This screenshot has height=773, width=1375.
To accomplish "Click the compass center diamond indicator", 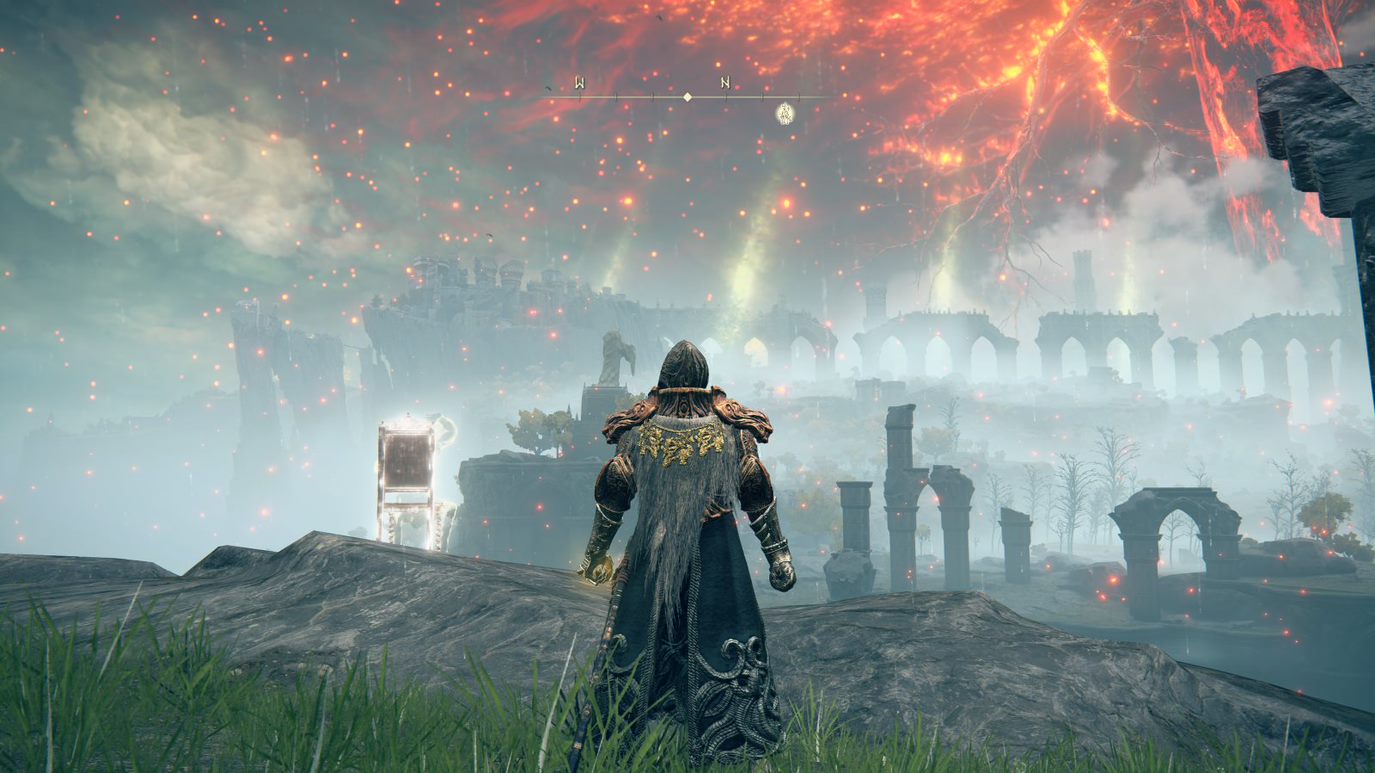I will click(x=687, y=97).
